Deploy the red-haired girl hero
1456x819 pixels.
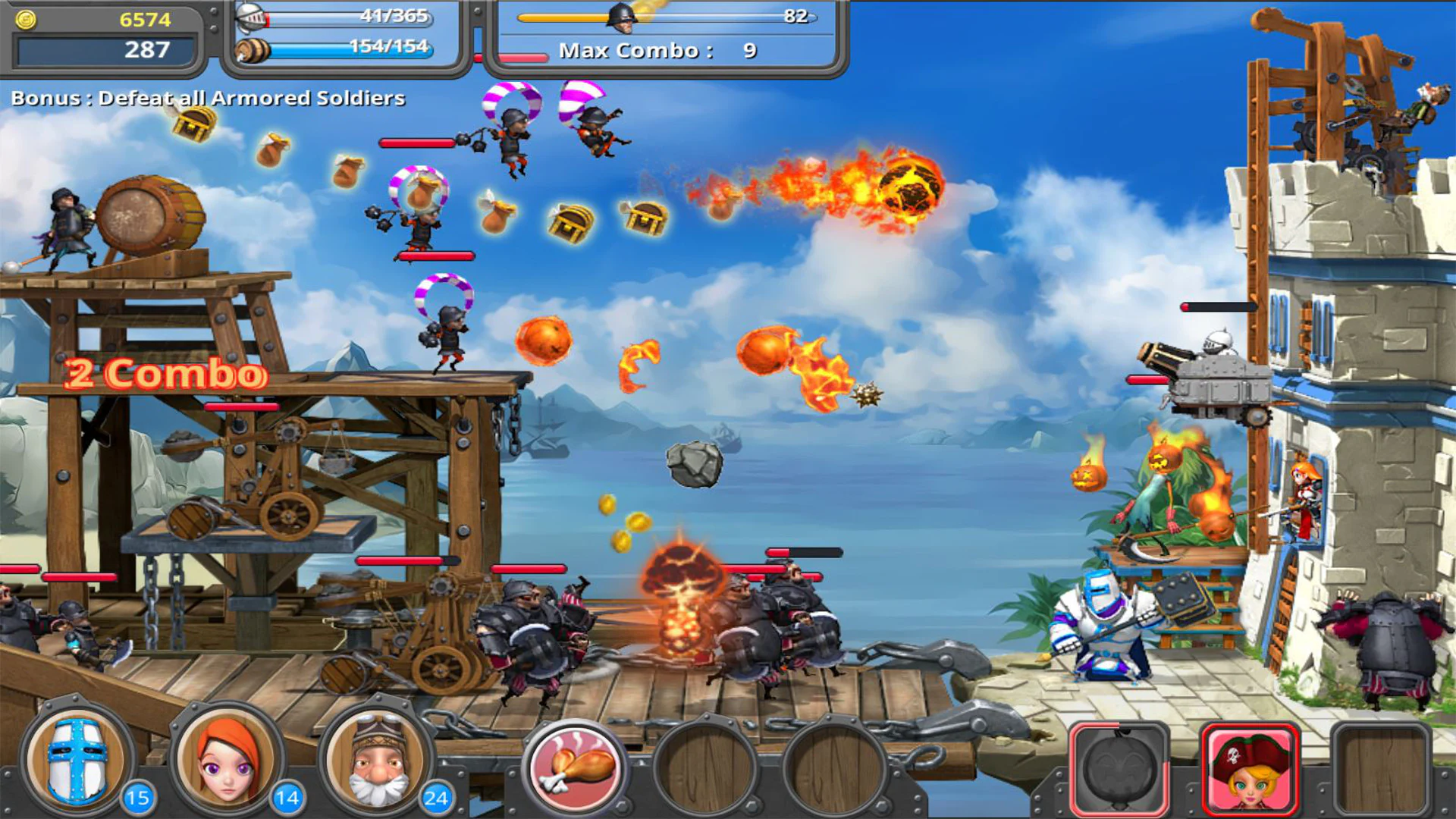(x=227, y=760)
